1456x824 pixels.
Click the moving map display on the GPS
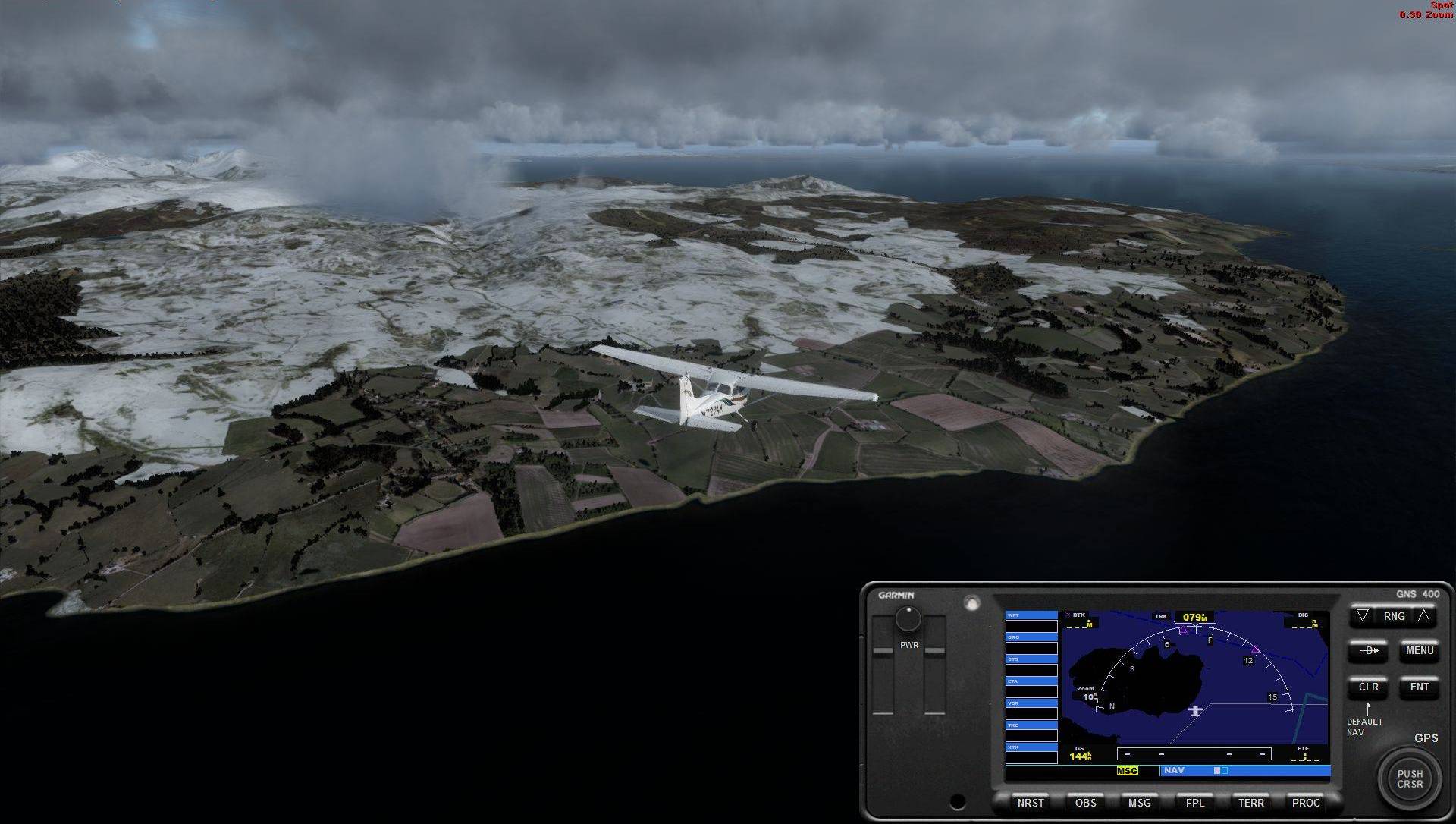(1194, 678)
